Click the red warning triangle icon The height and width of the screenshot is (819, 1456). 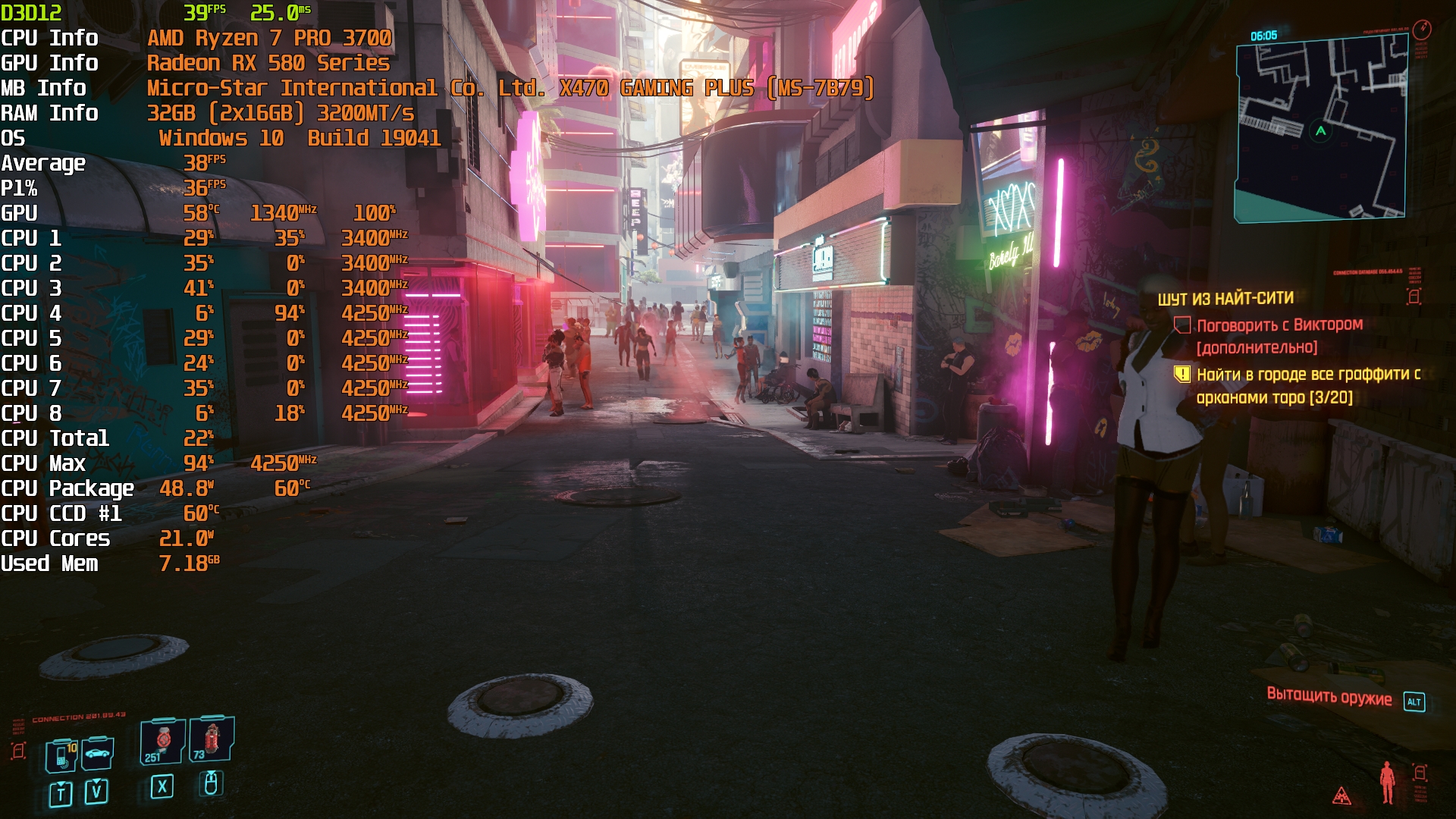[x=1341, y=795]
